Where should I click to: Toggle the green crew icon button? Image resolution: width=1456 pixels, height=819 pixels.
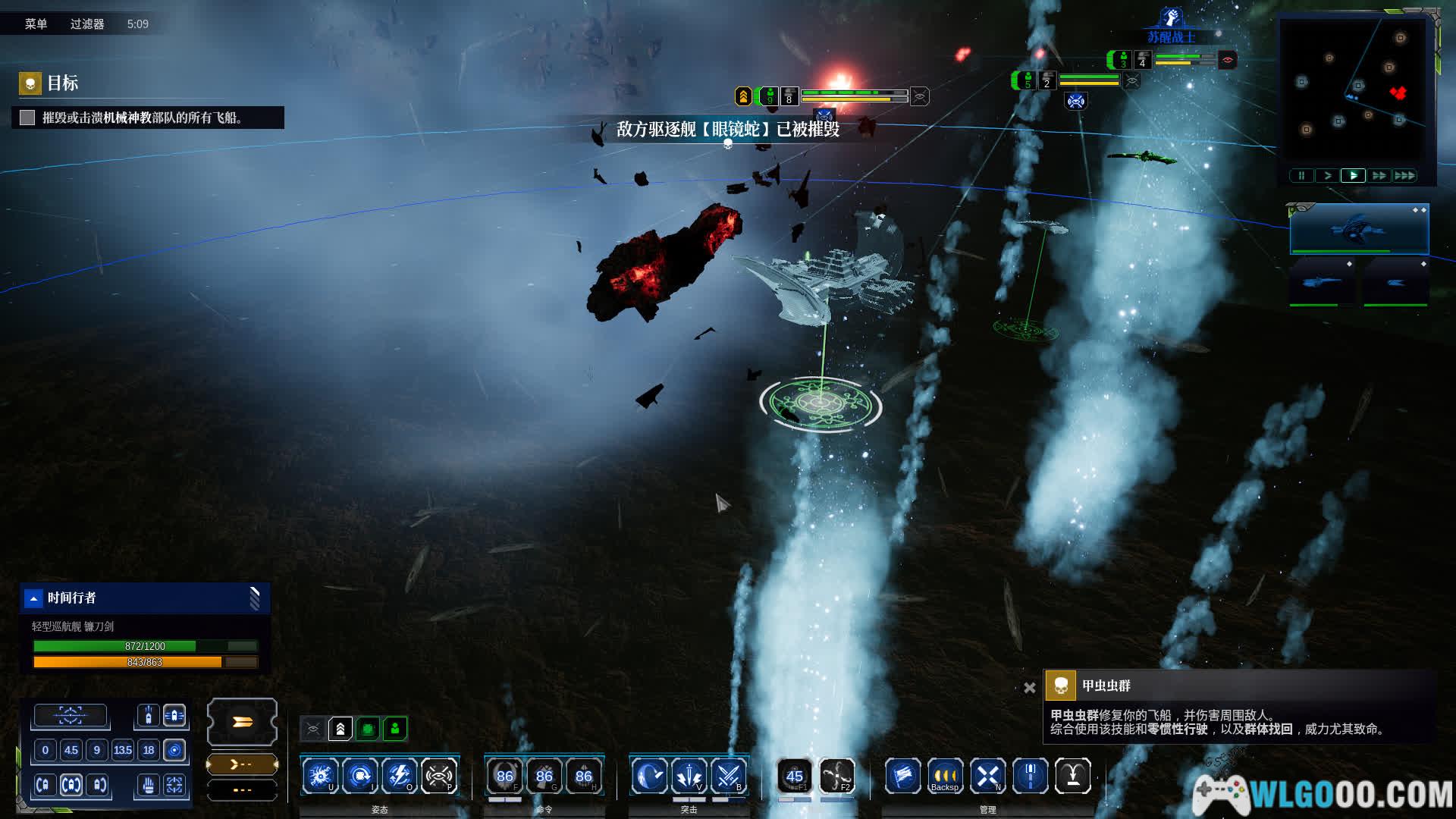click(395, 729)
